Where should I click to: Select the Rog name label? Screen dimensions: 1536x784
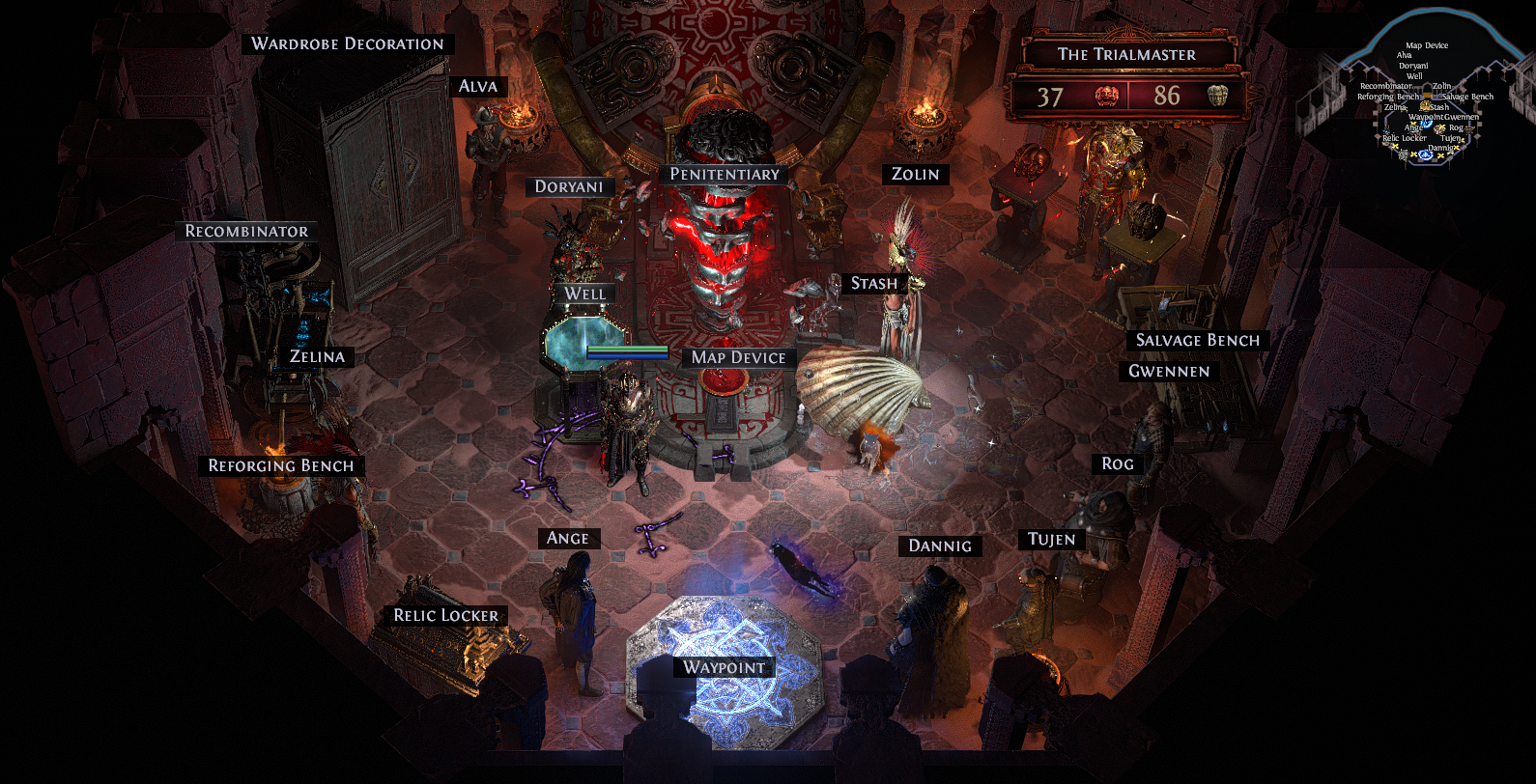(x=1118, y=463)
